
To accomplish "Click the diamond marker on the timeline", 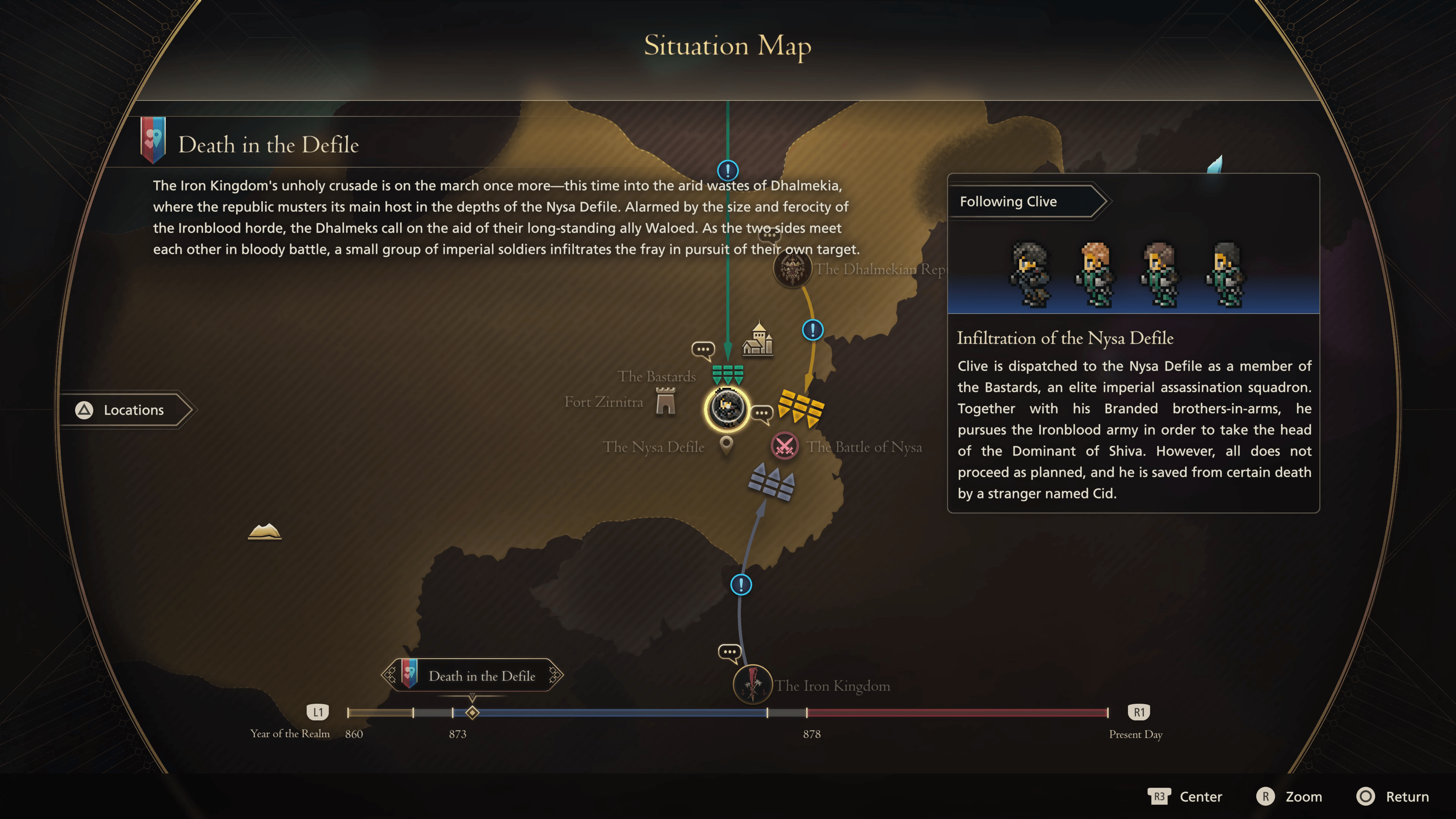I will (x=472, y=713).
